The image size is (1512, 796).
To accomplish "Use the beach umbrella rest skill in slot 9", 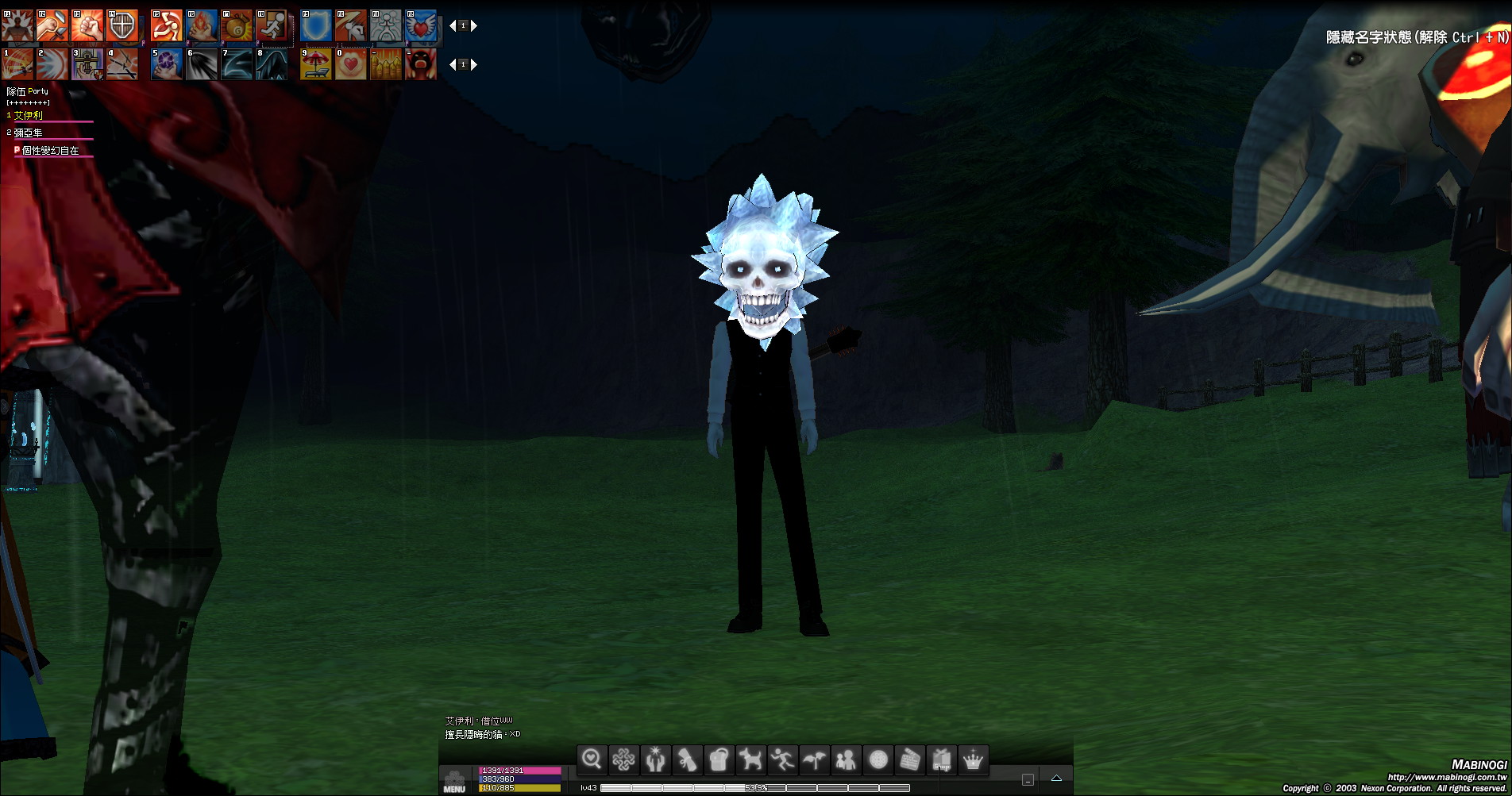I will 316,64.
